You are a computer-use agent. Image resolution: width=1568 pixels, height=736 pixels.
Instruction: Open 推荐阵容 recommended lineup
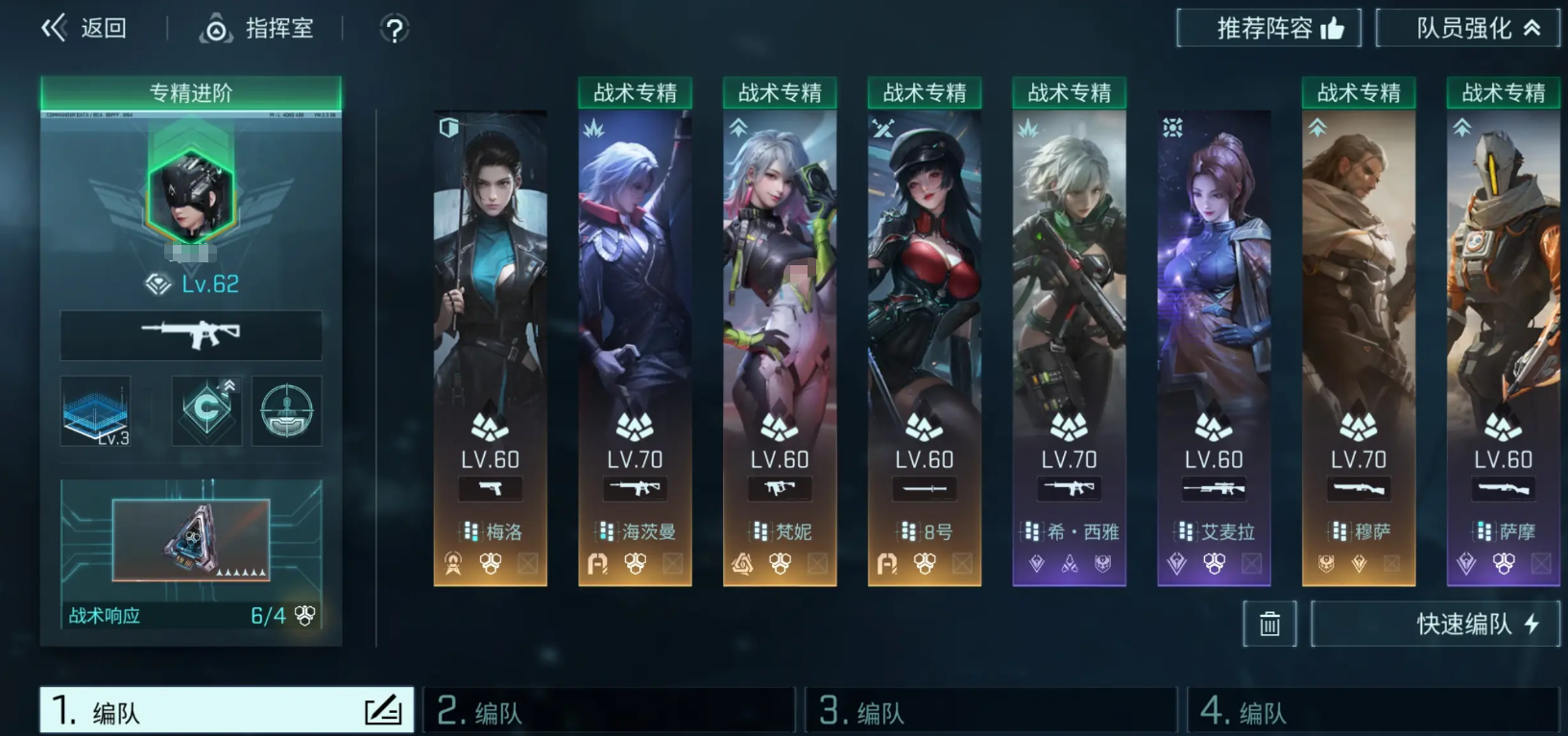click(1268, 29)
